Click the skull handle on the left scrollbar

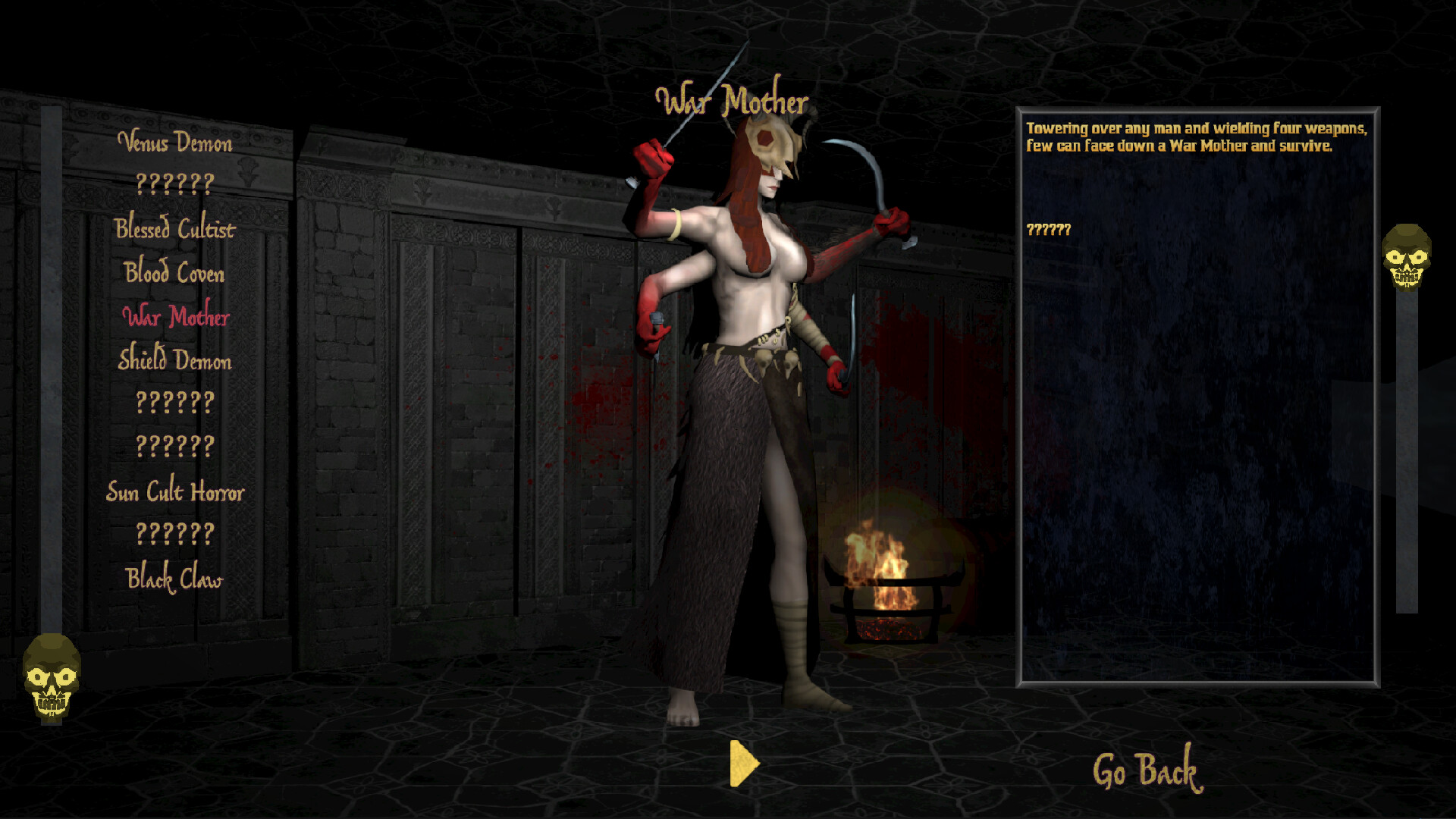click(x=52, y=676)
